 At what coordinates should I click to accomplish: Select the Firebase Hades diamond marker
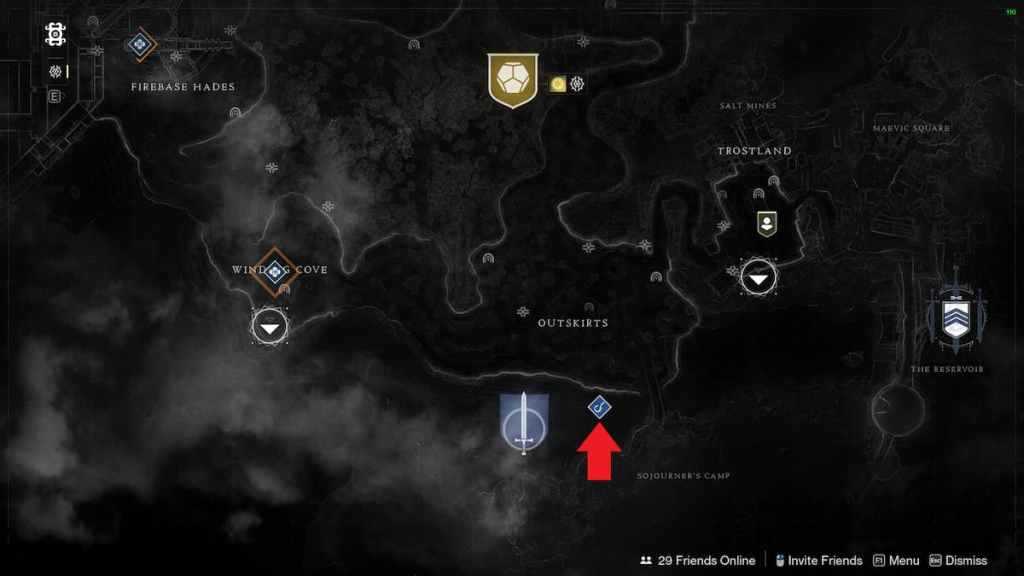(139, 44)
